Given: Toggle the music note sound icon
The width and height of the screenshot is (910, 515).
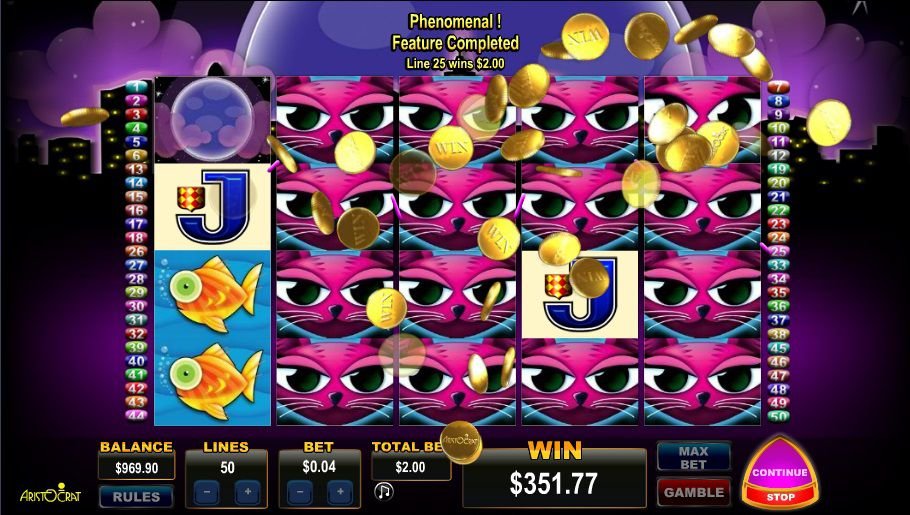Looking at the screenshot, I should click(383, 491).
